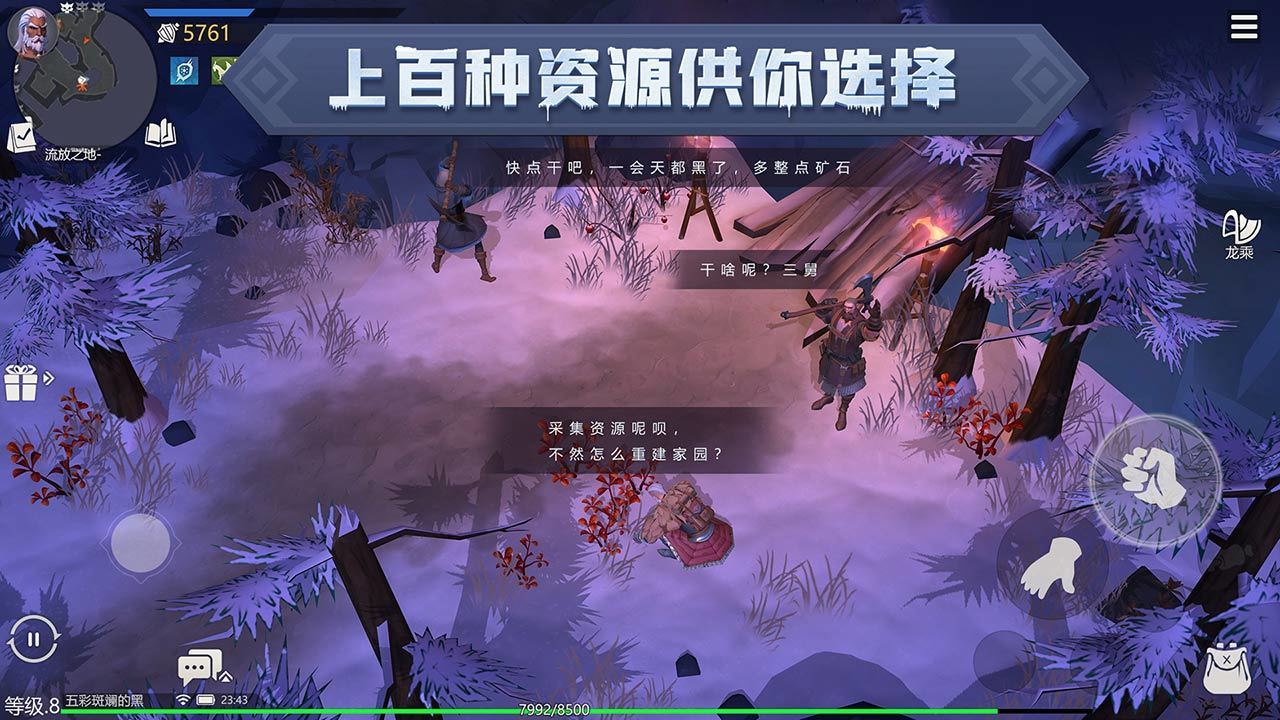Collapse chat using the chevron arrow
This screenshot has width=1280, height=720.
point(226,677)
